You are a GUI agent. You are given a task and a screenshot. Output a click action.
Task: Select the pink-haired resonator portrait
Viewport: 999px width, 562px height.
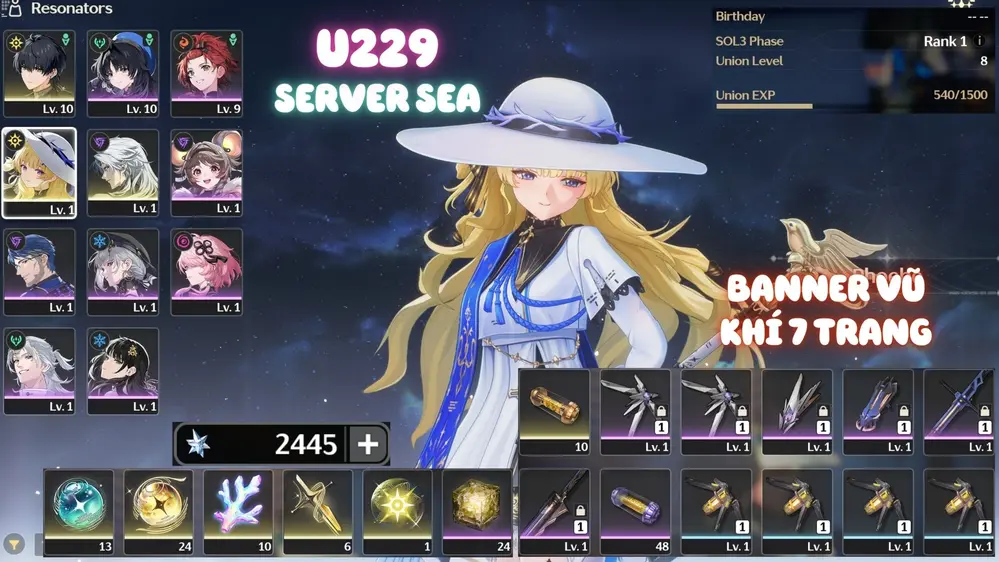pyautogui.click(x=206, y=271)
